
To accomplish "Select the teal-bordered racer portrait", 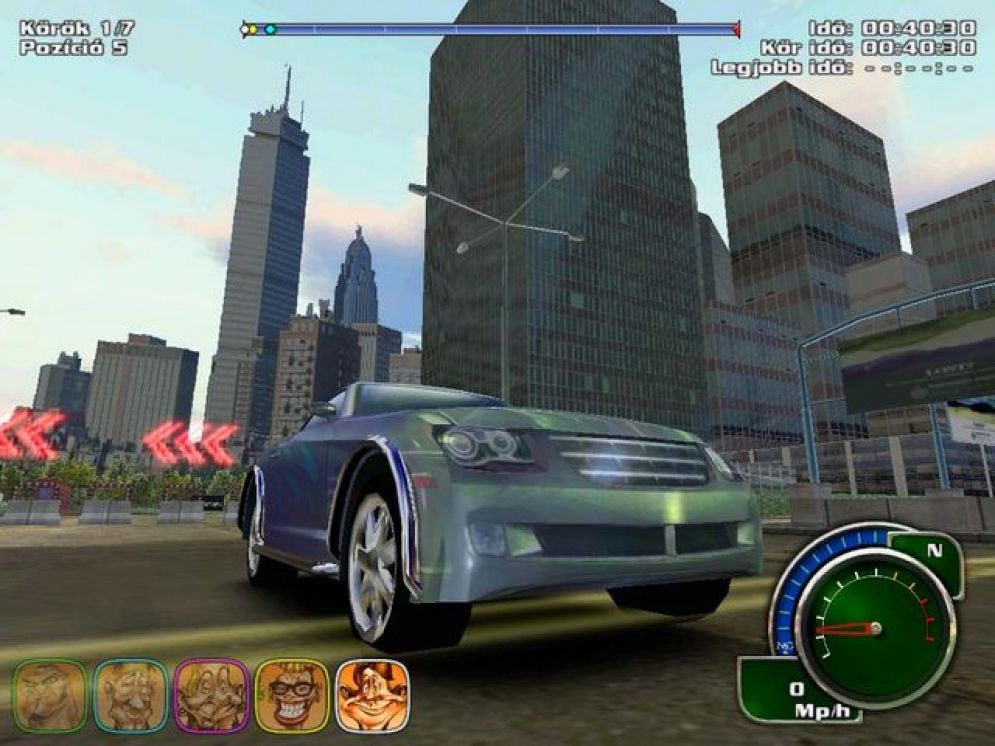I will (130, 696).
